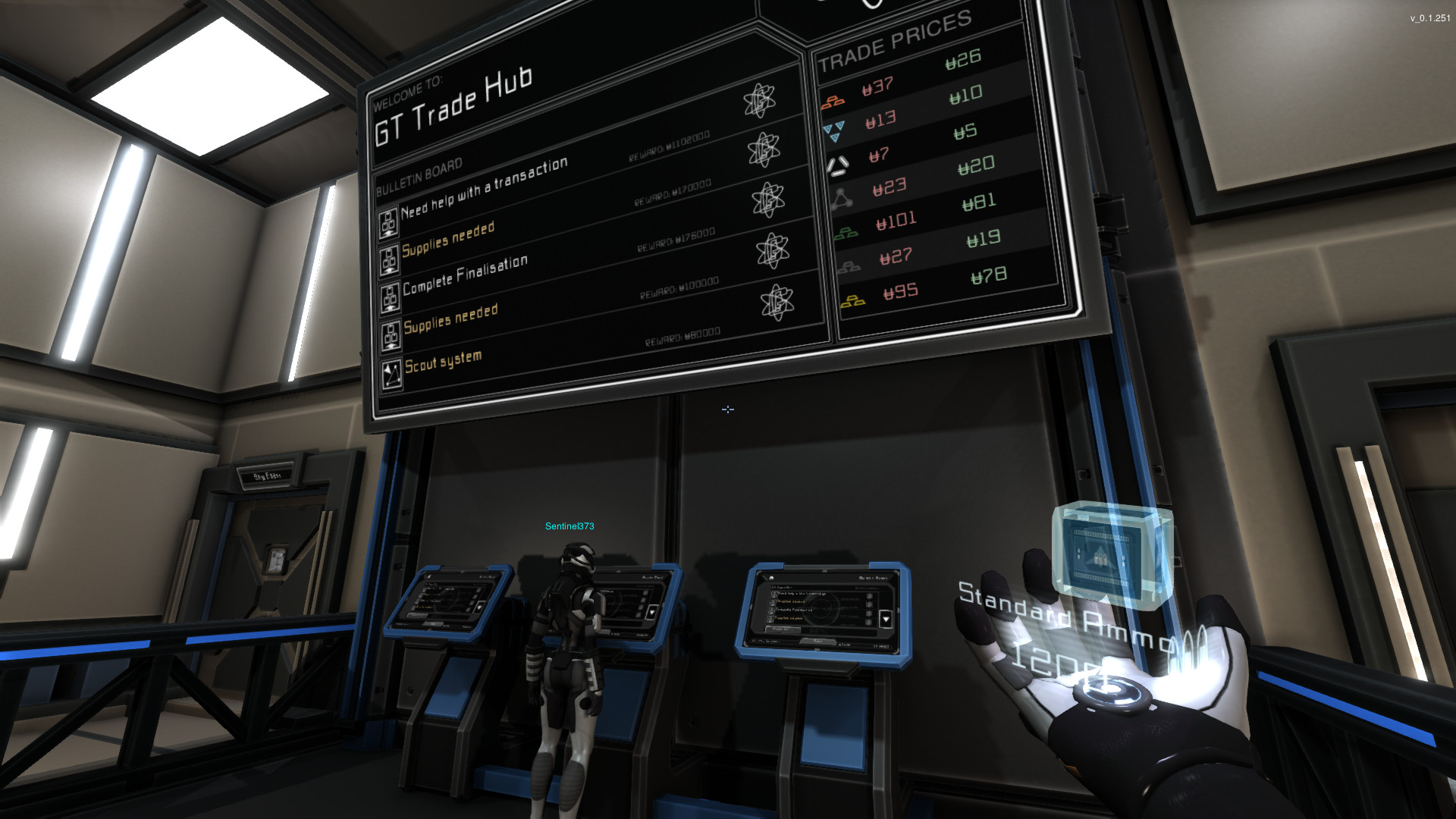Expand the Complete Finalisation mission entry

click(466, 271)
